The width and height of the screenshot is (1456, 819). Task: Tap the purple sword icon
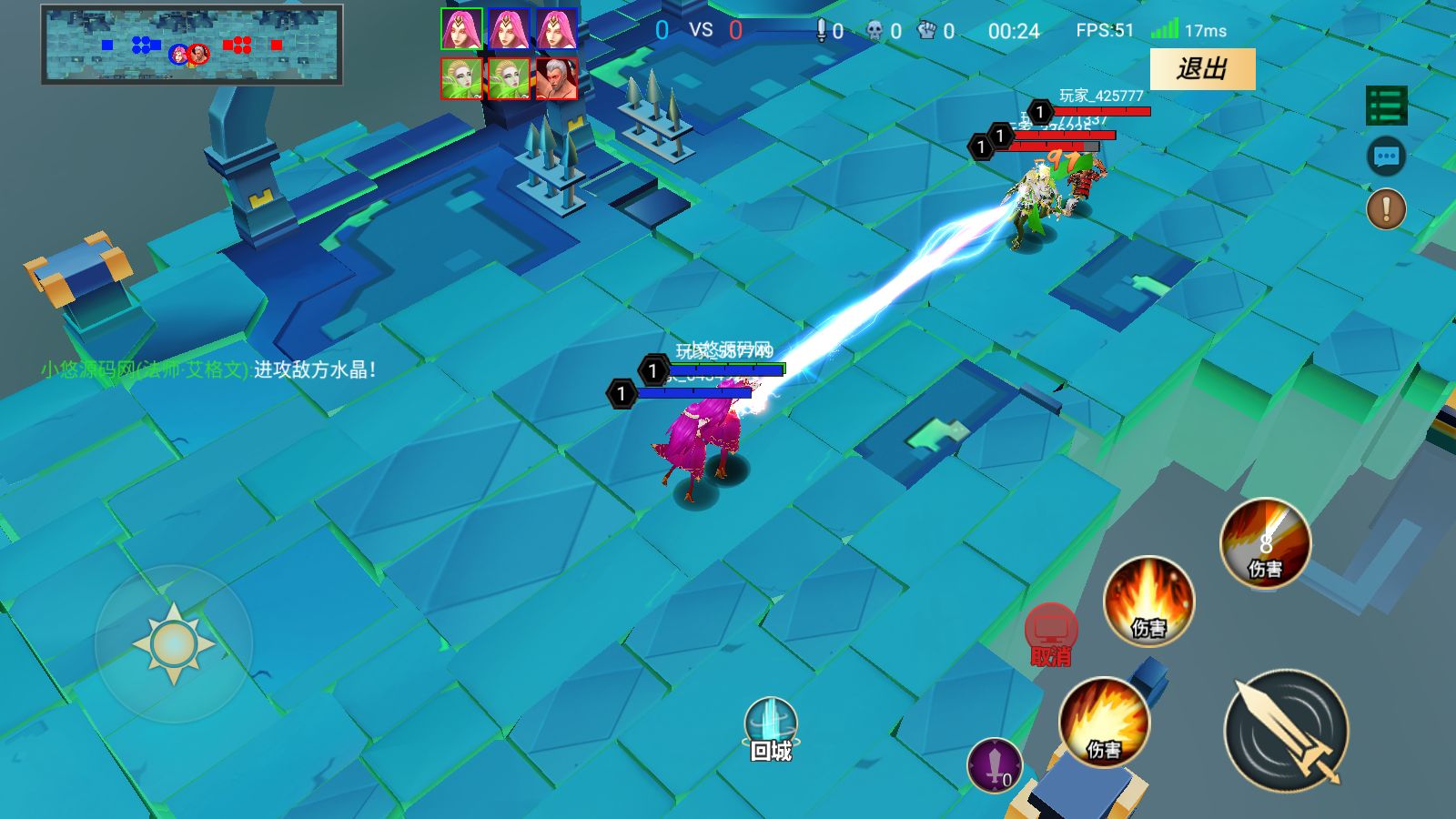(995, 764)
